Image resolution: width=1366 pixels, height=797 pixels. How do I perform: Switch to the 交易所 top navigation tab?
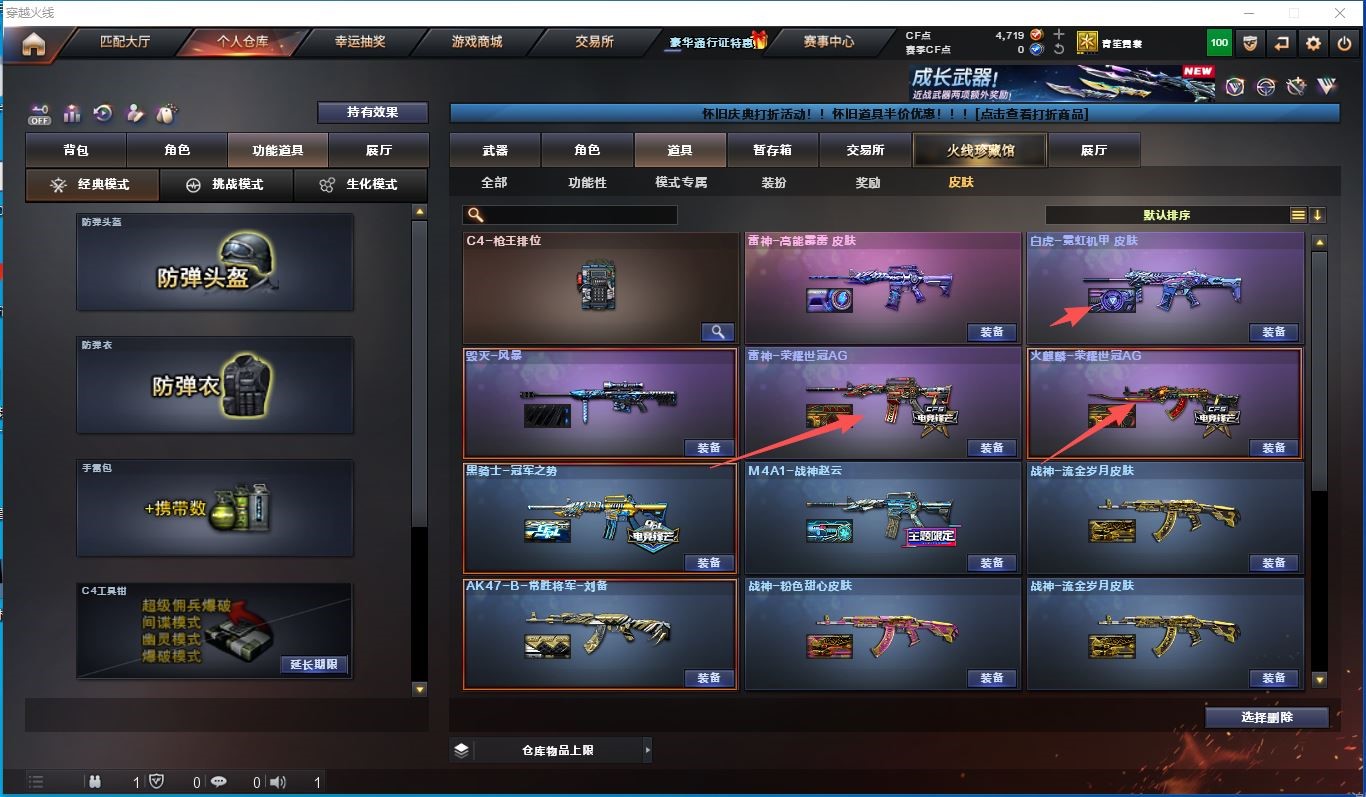coord(594,42)
